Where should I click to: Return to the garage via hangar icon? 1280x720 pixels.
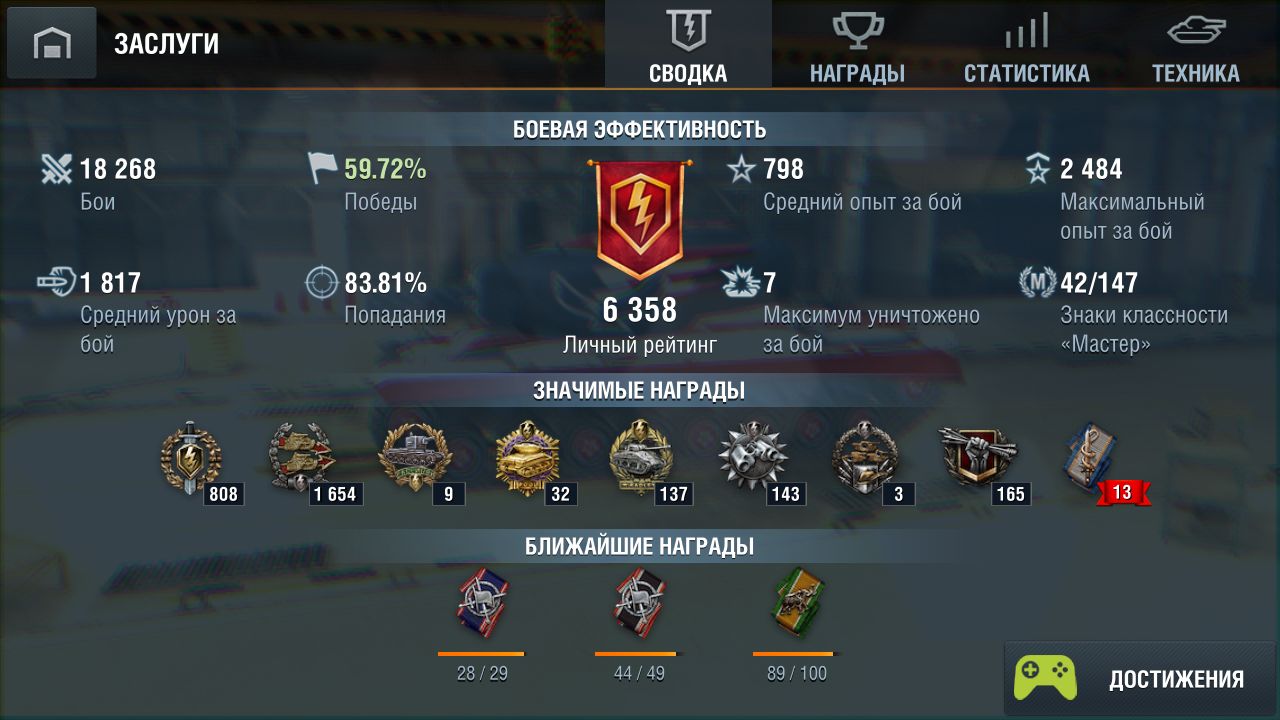52,43
